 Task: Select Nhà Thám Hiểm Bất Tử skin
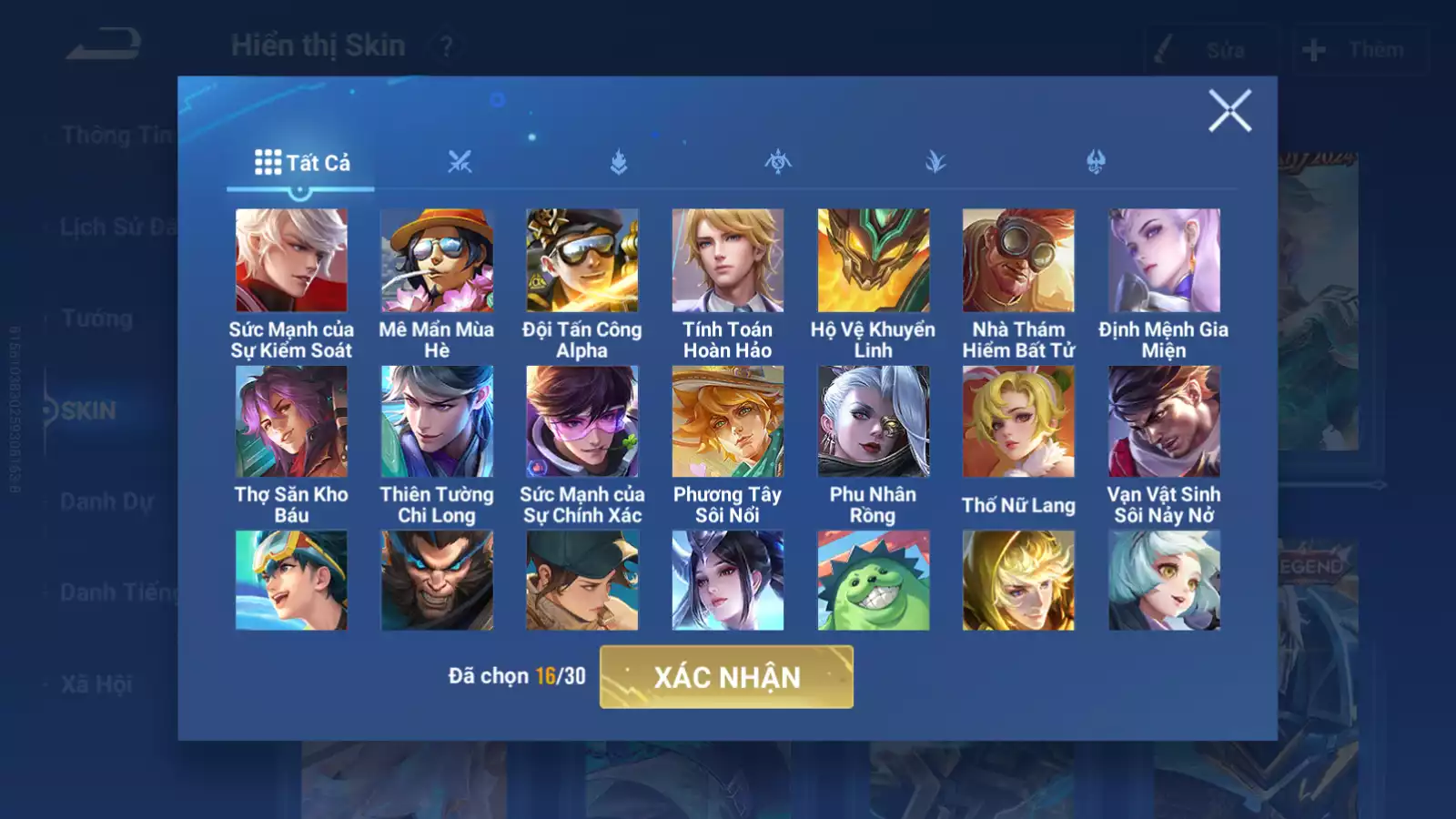1018,261
